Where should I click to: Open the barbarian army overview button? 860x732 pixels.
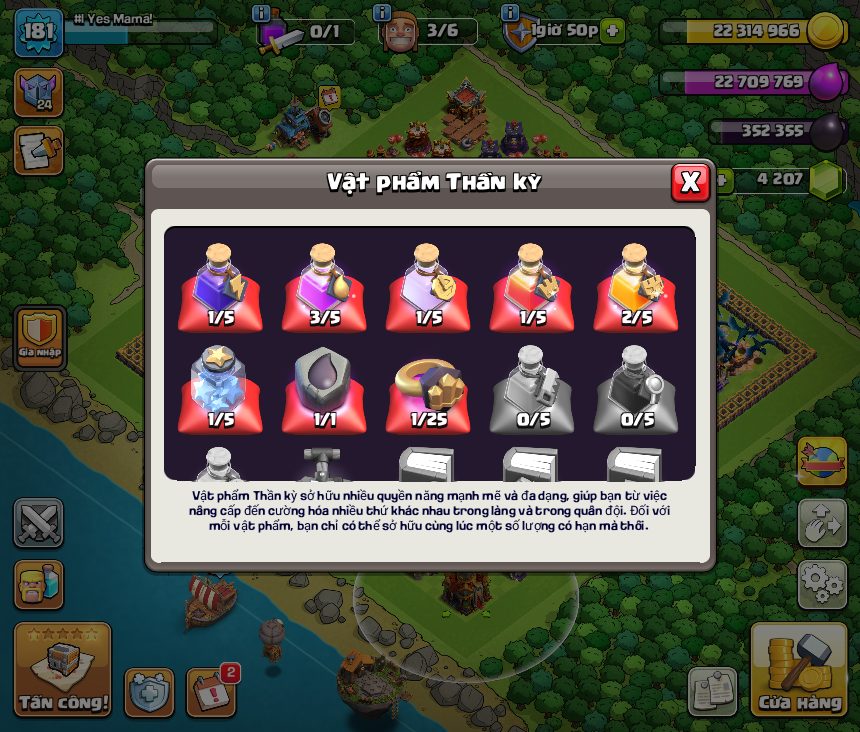click(x=39, y=584)
